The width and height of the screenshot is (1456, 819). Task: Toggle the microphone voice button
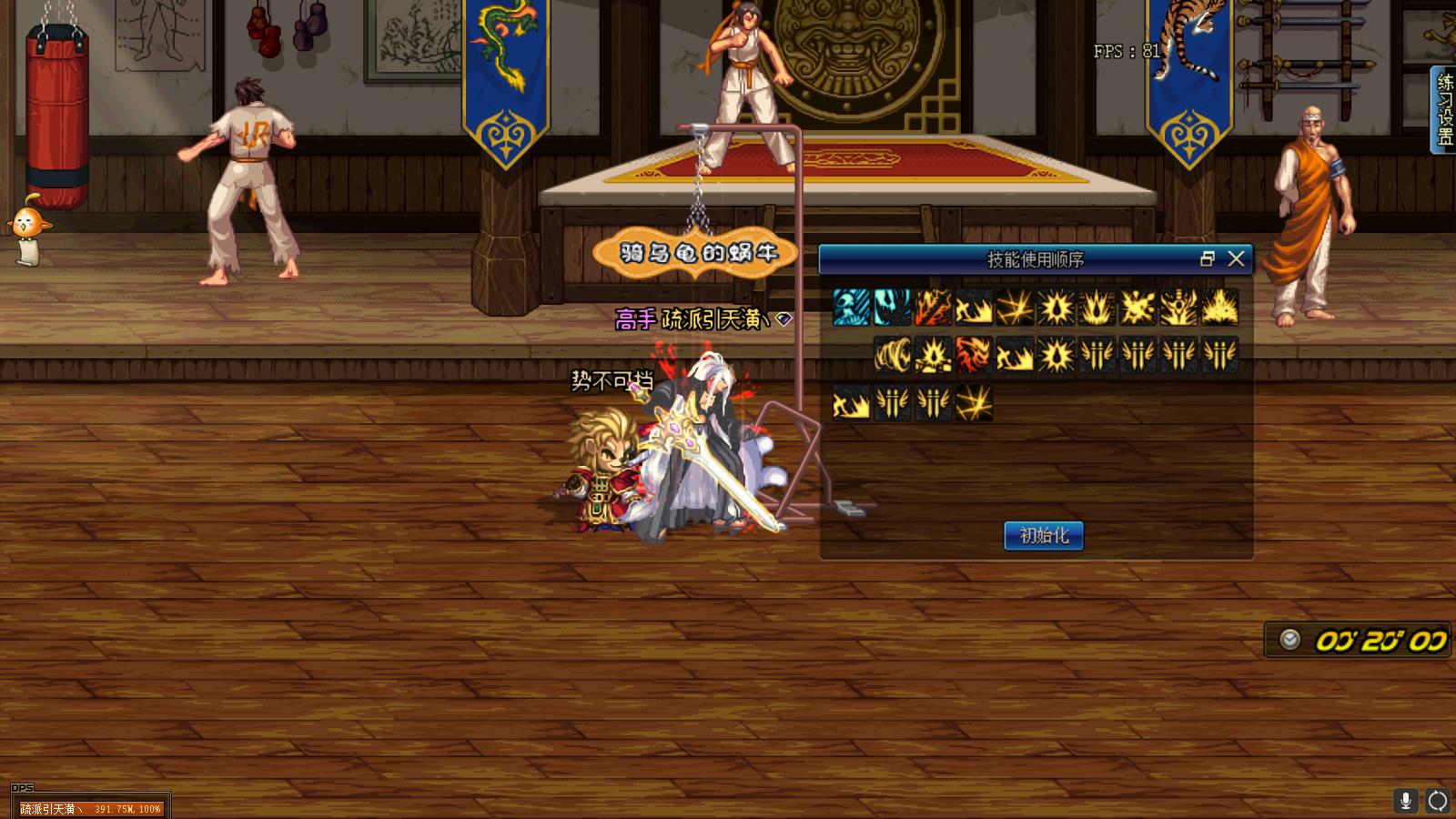coord(1406,801)
